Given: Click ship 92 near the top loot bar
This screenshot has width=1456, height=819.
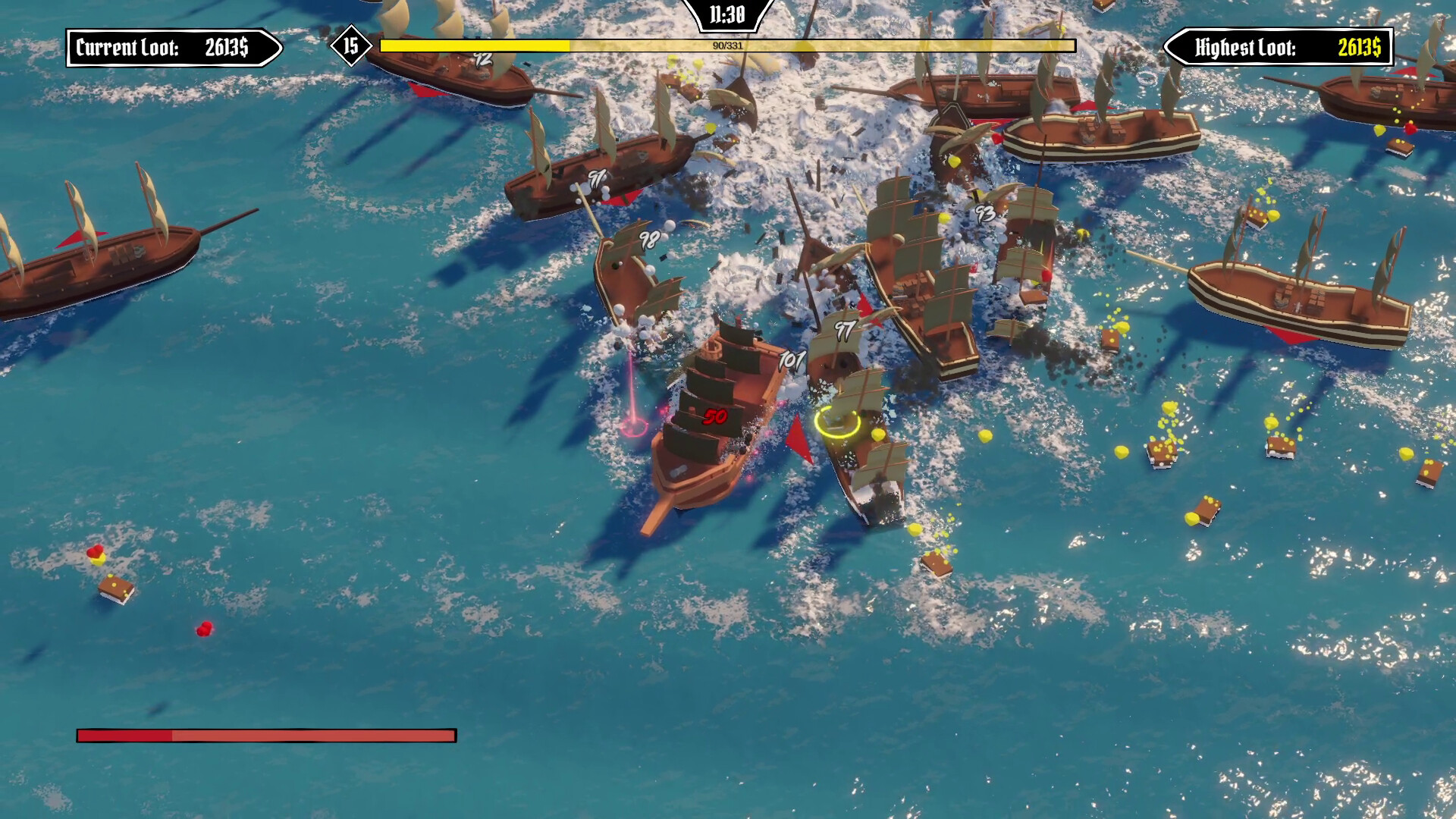Looking at the screenshot, I should coord(485,58).
